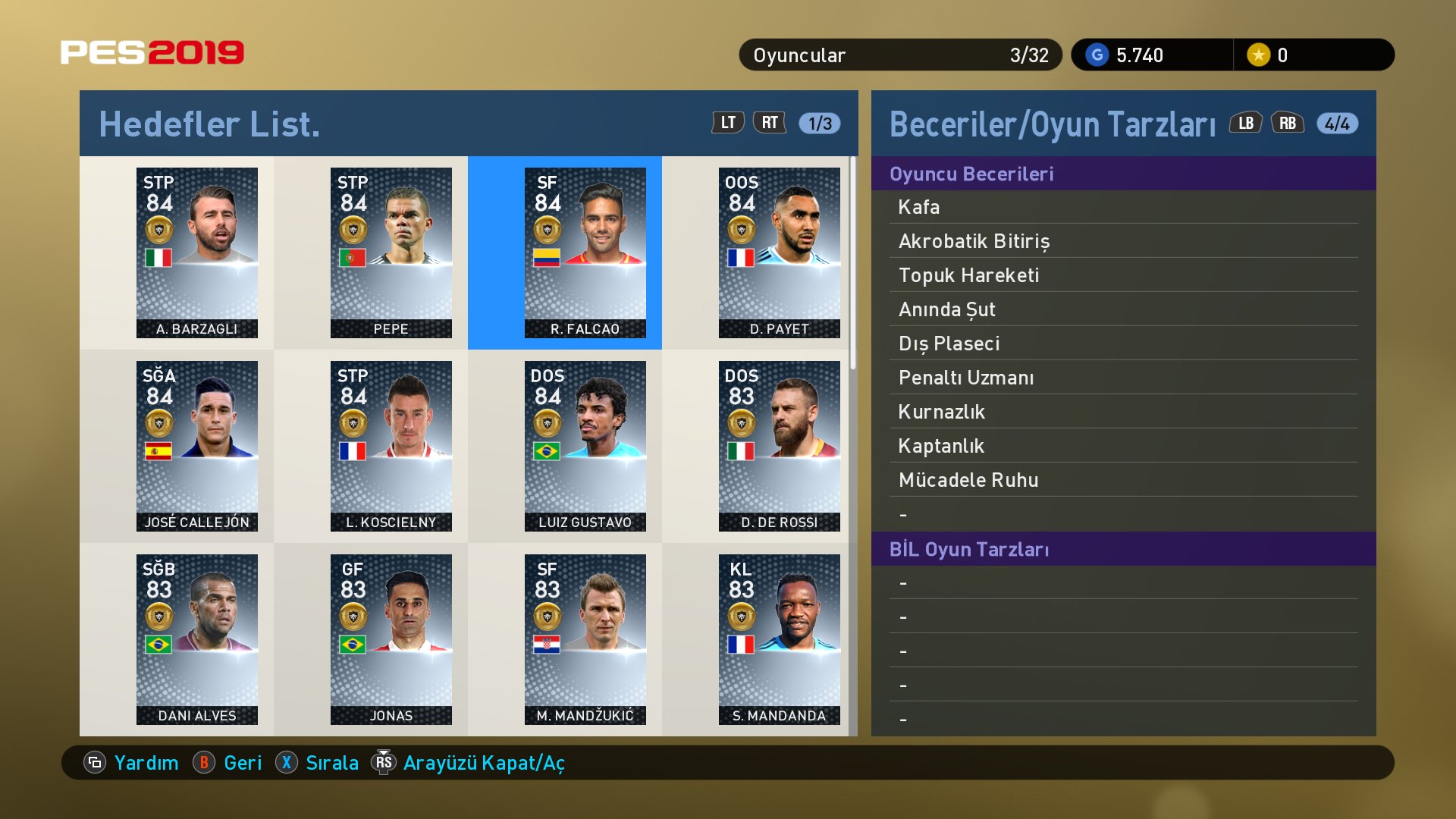This screenshot has width=1456, height=819.
Task: Select the Luiz Gustavo card
Action: click(585, 446)
